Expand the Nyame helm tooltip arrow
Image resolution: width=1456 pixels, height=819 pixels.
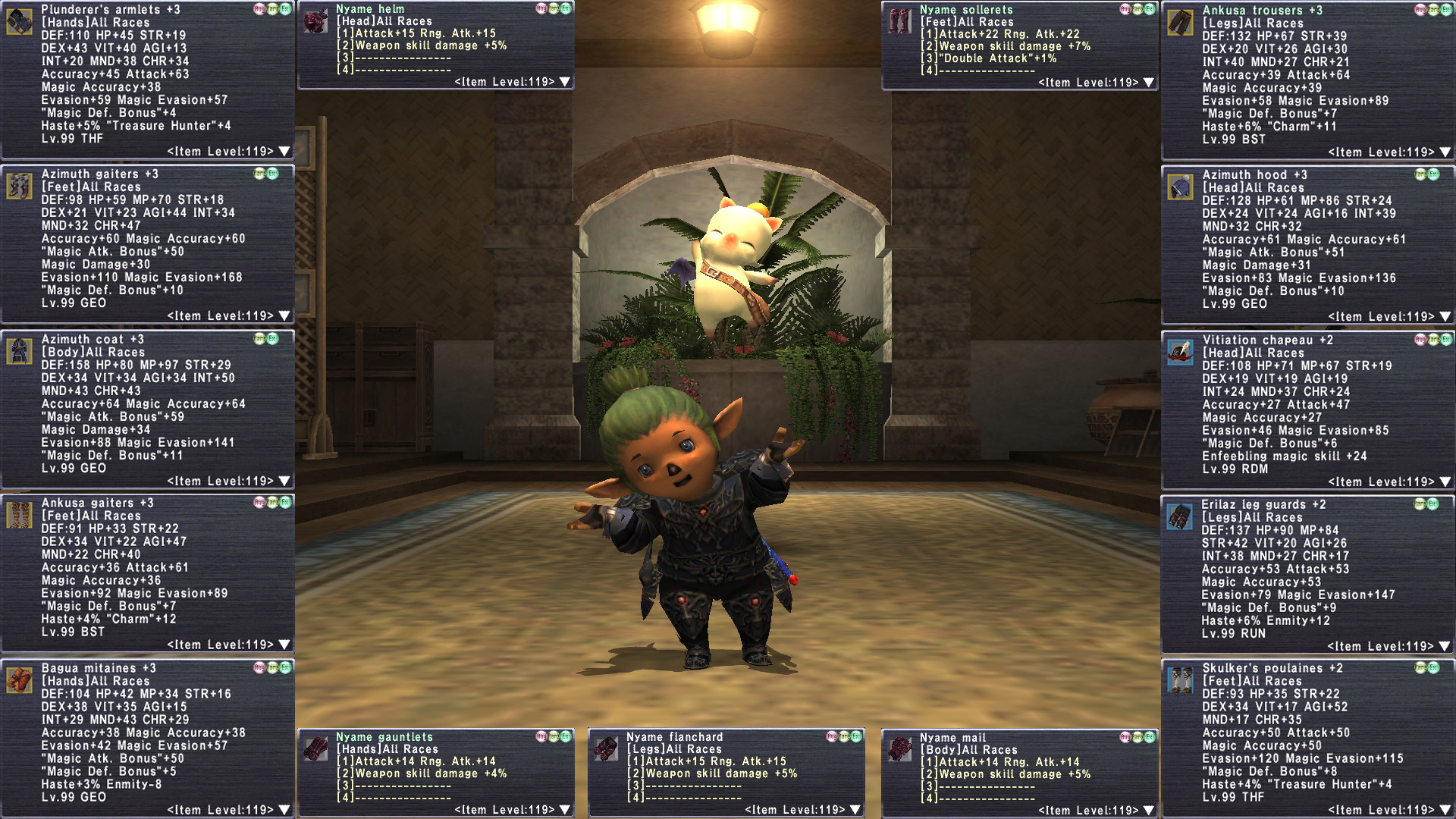[x=564, y=82]
